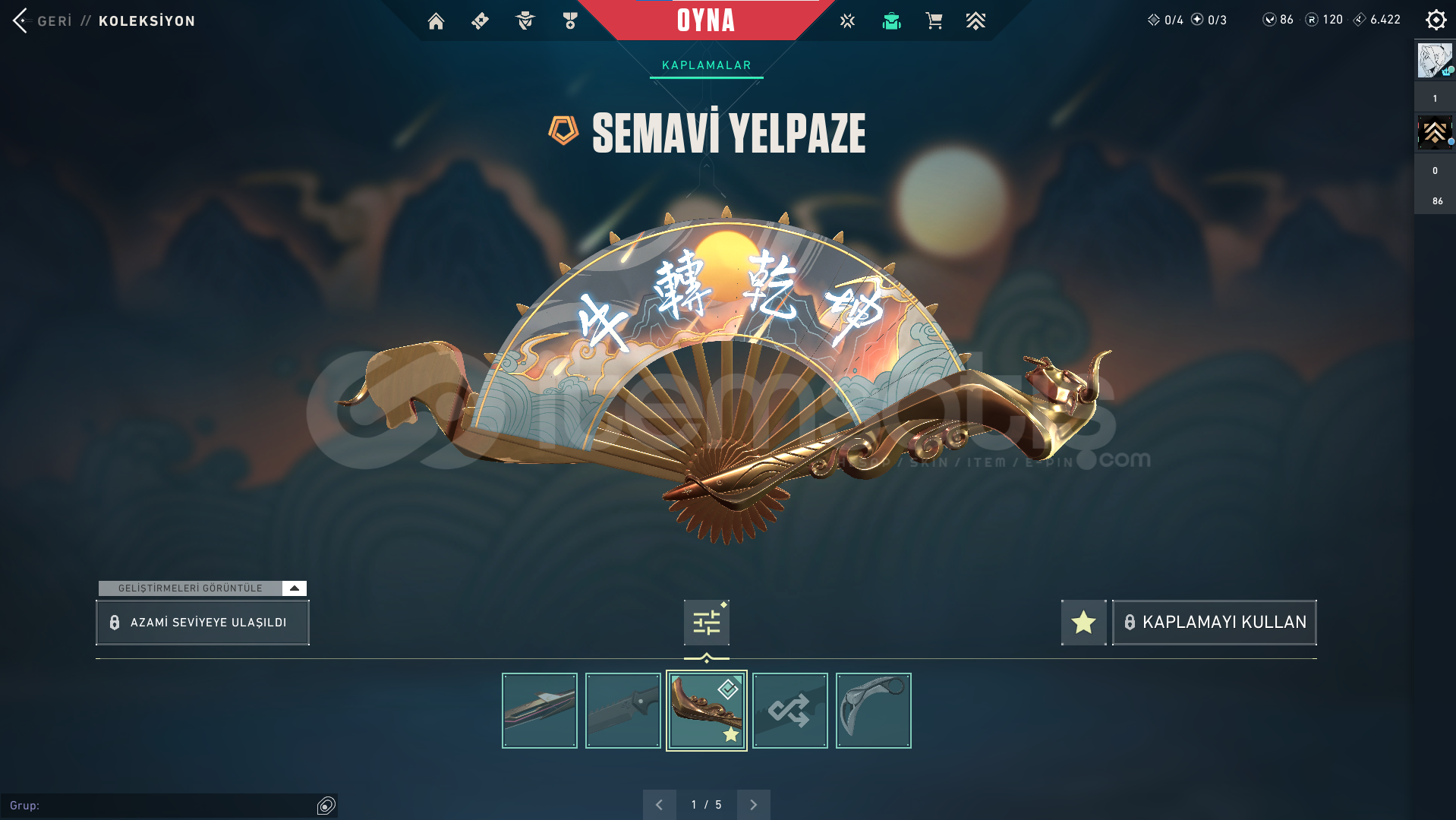1456x820 pixels.
Task: Open the home screen icon
Action: 436,21
